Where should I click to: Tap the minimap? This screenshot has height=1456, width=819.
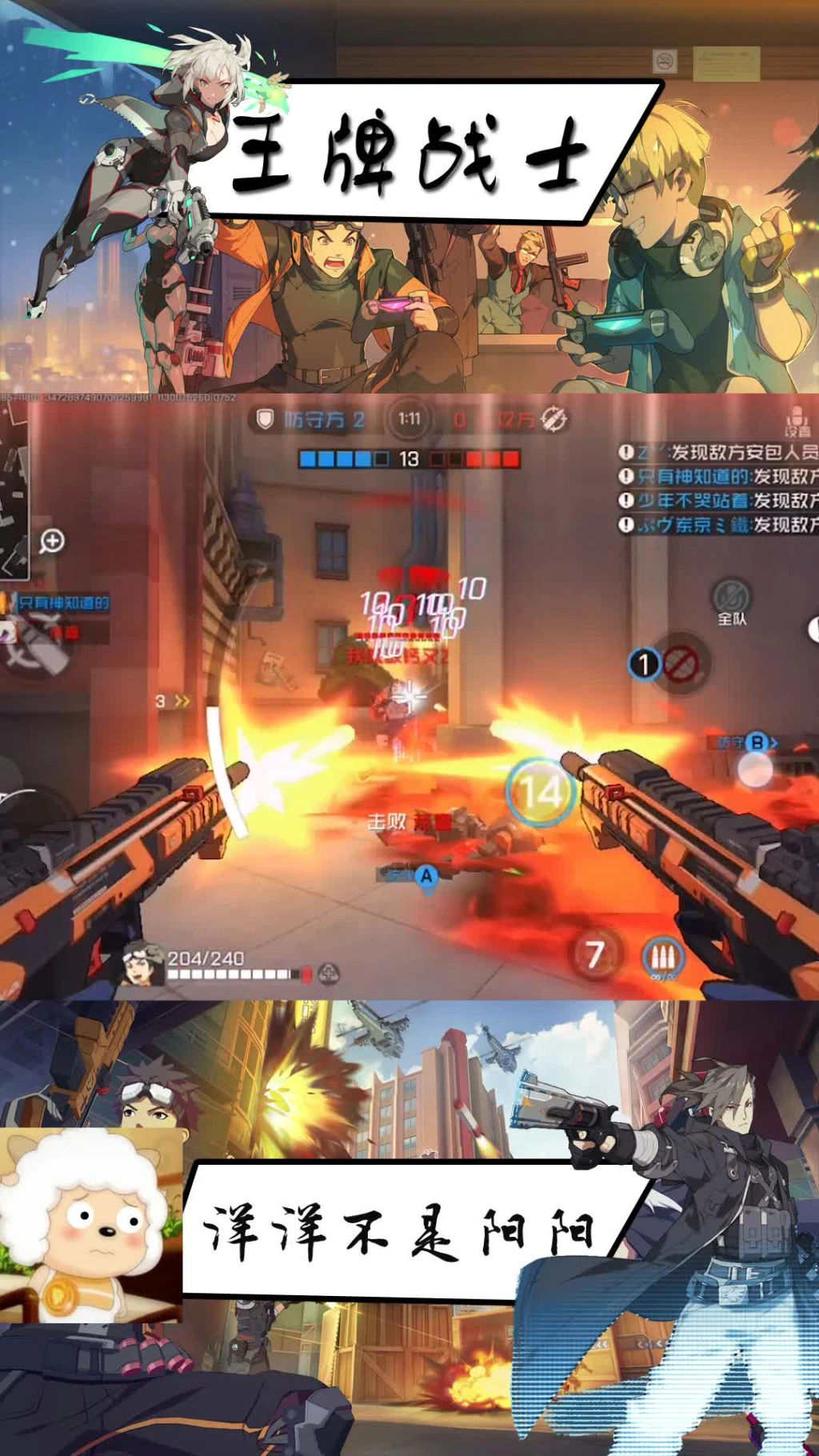click(14, 488)
